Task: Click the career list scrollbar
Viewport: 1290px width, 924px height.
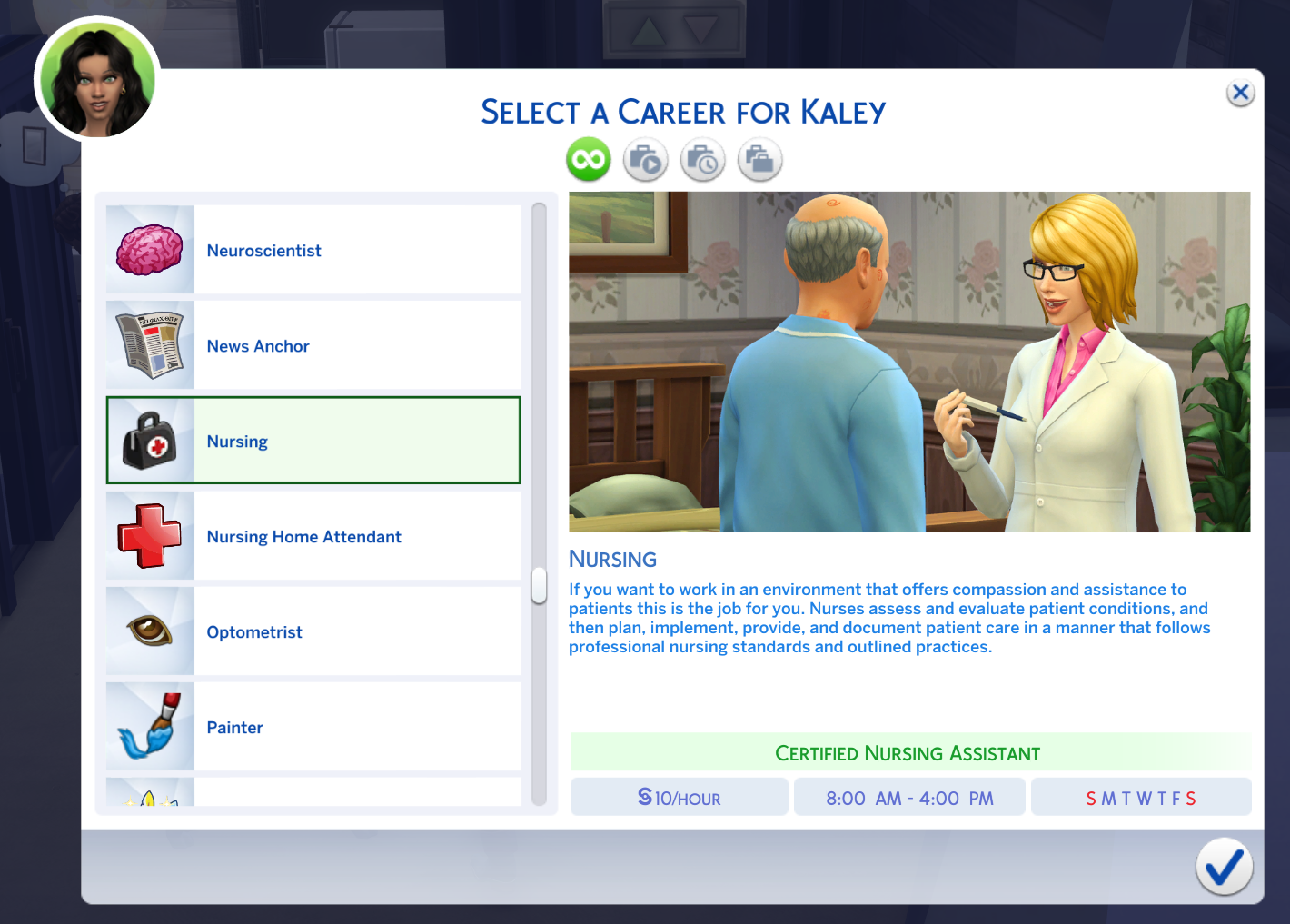Action: pyautogui.click(x=537, y=586)
